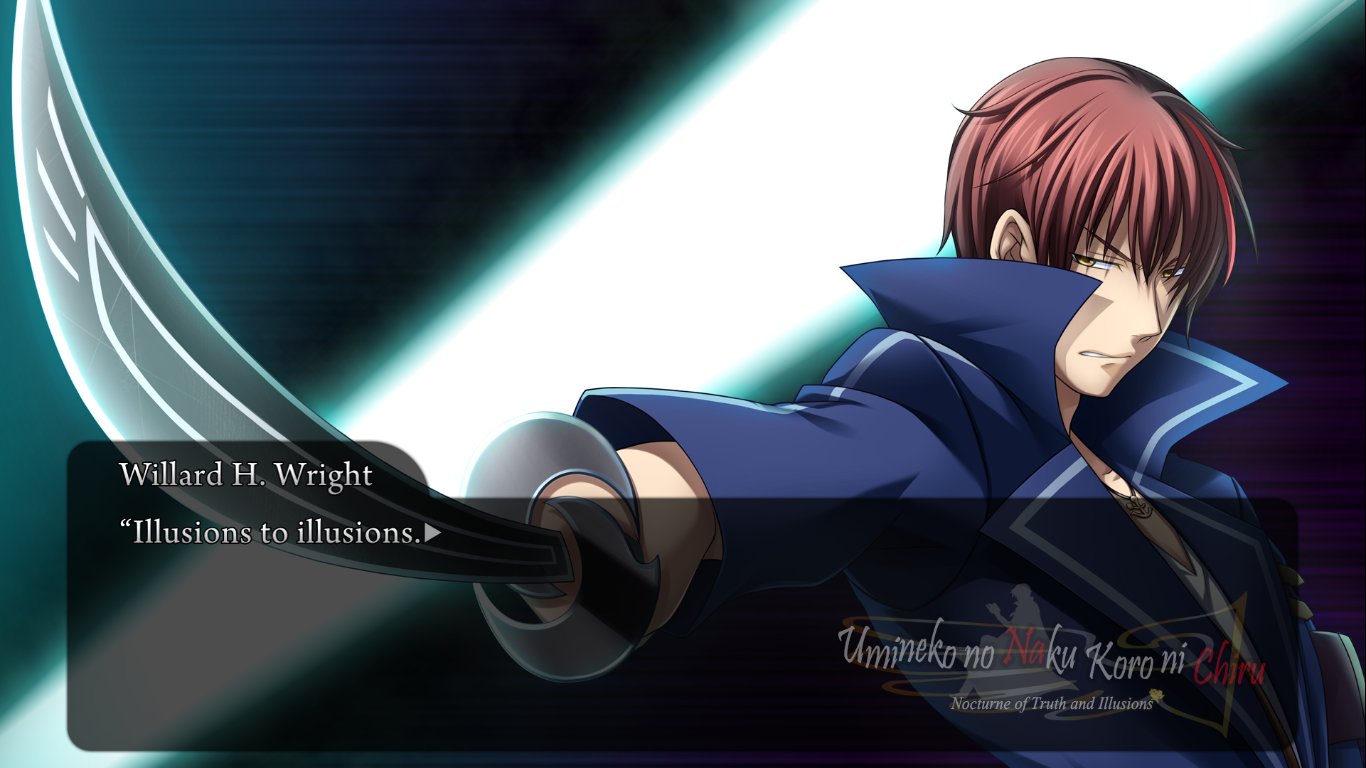1366x768 pixels.
Task: Select the rose emblem in the logo
Action: coord(1155,696)
